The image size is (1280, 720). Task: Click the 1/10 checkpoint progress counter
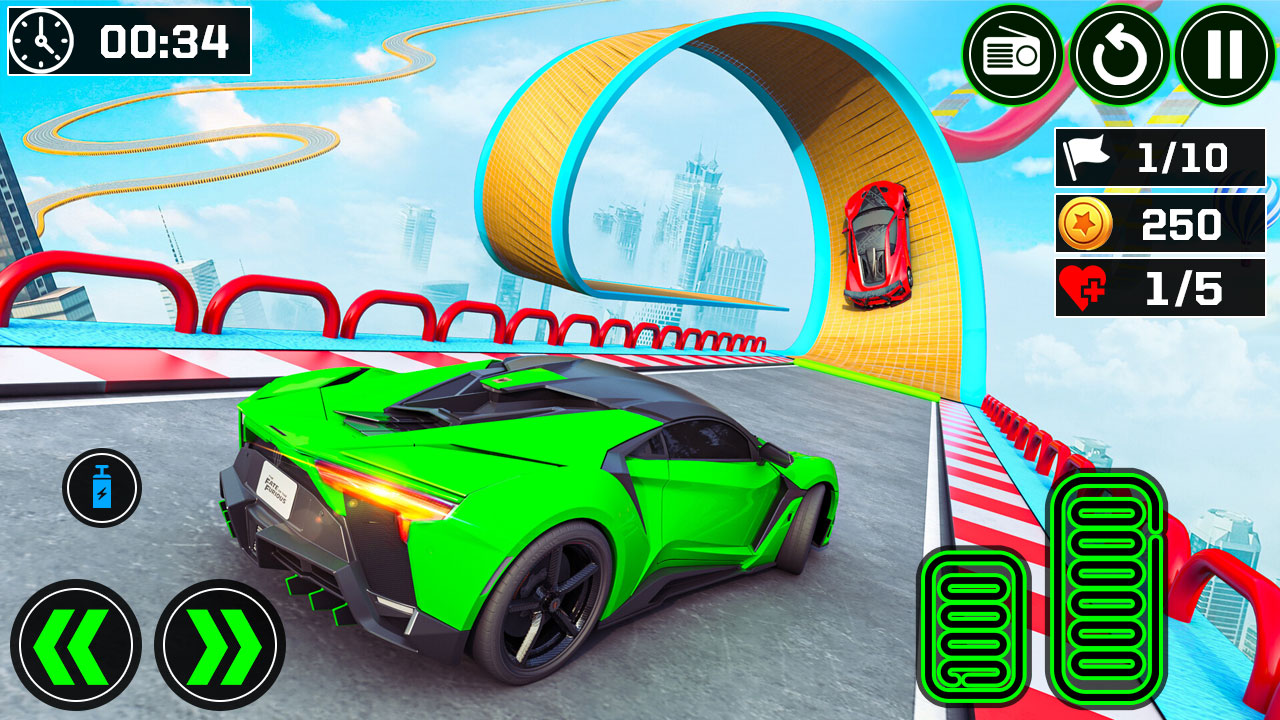(1185, 157)
